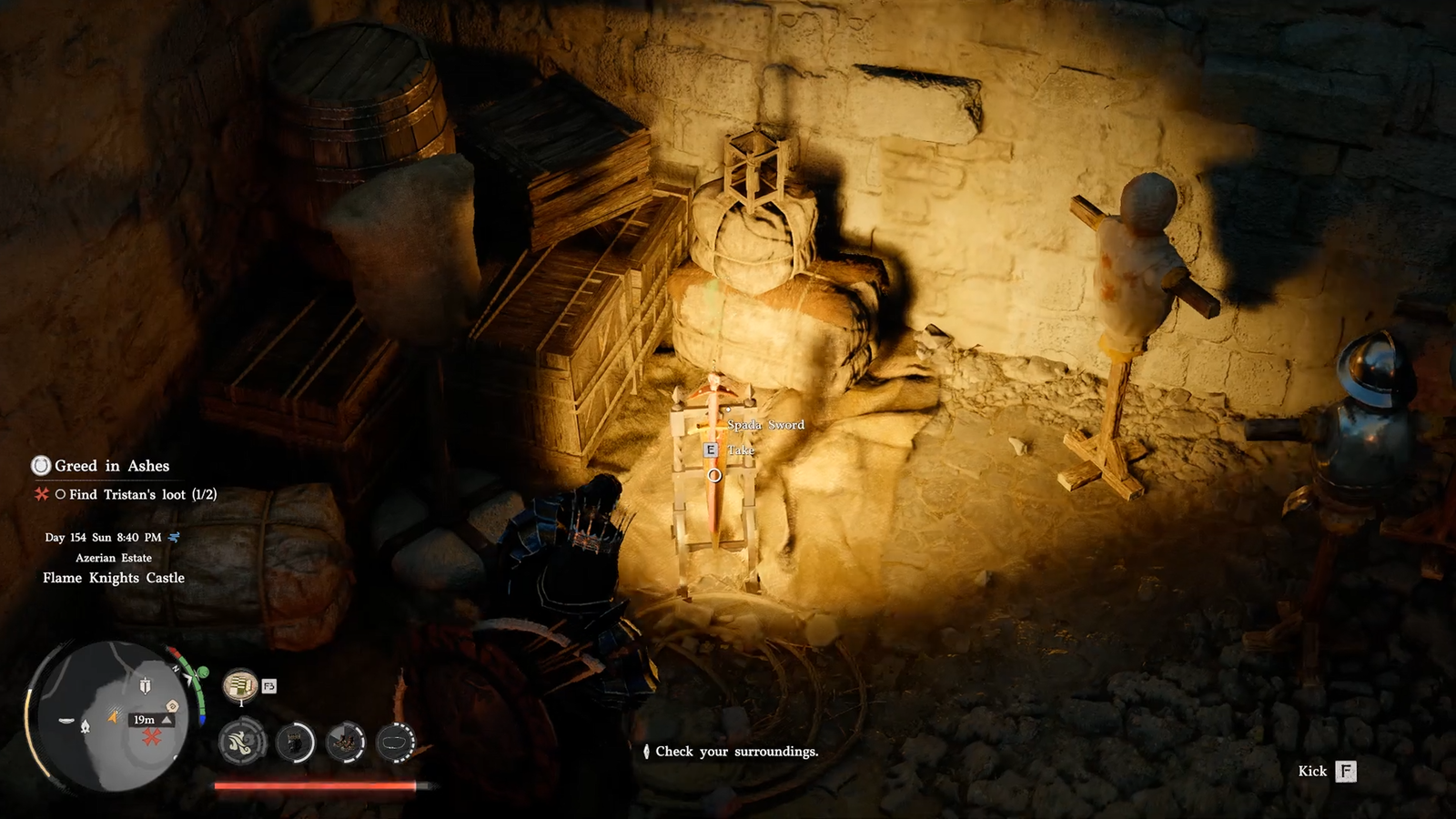Select the boots equipment icon

point(346,743)
